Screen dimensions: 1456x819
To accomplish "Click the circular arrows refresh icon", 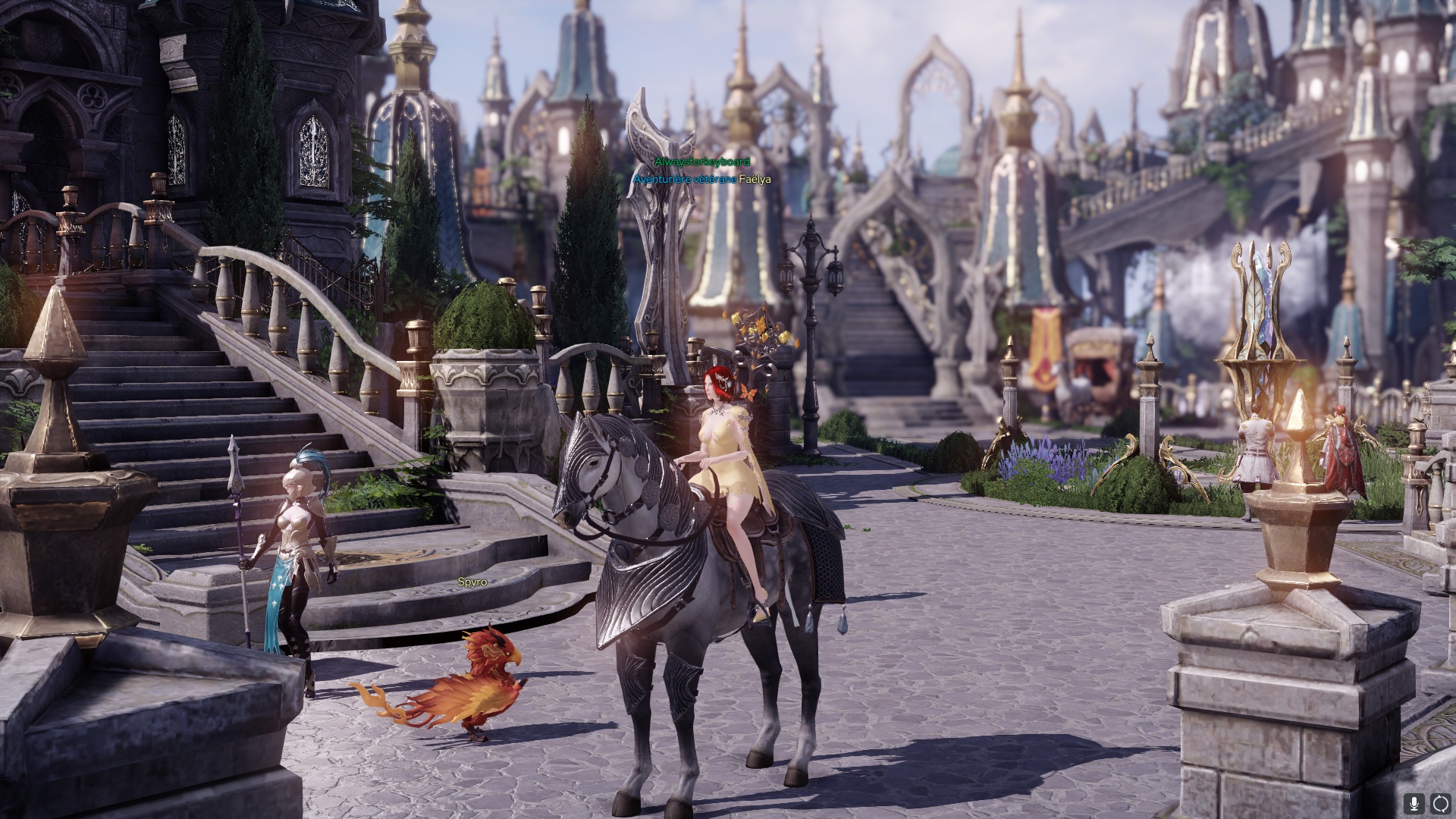I will [1440, 803].
